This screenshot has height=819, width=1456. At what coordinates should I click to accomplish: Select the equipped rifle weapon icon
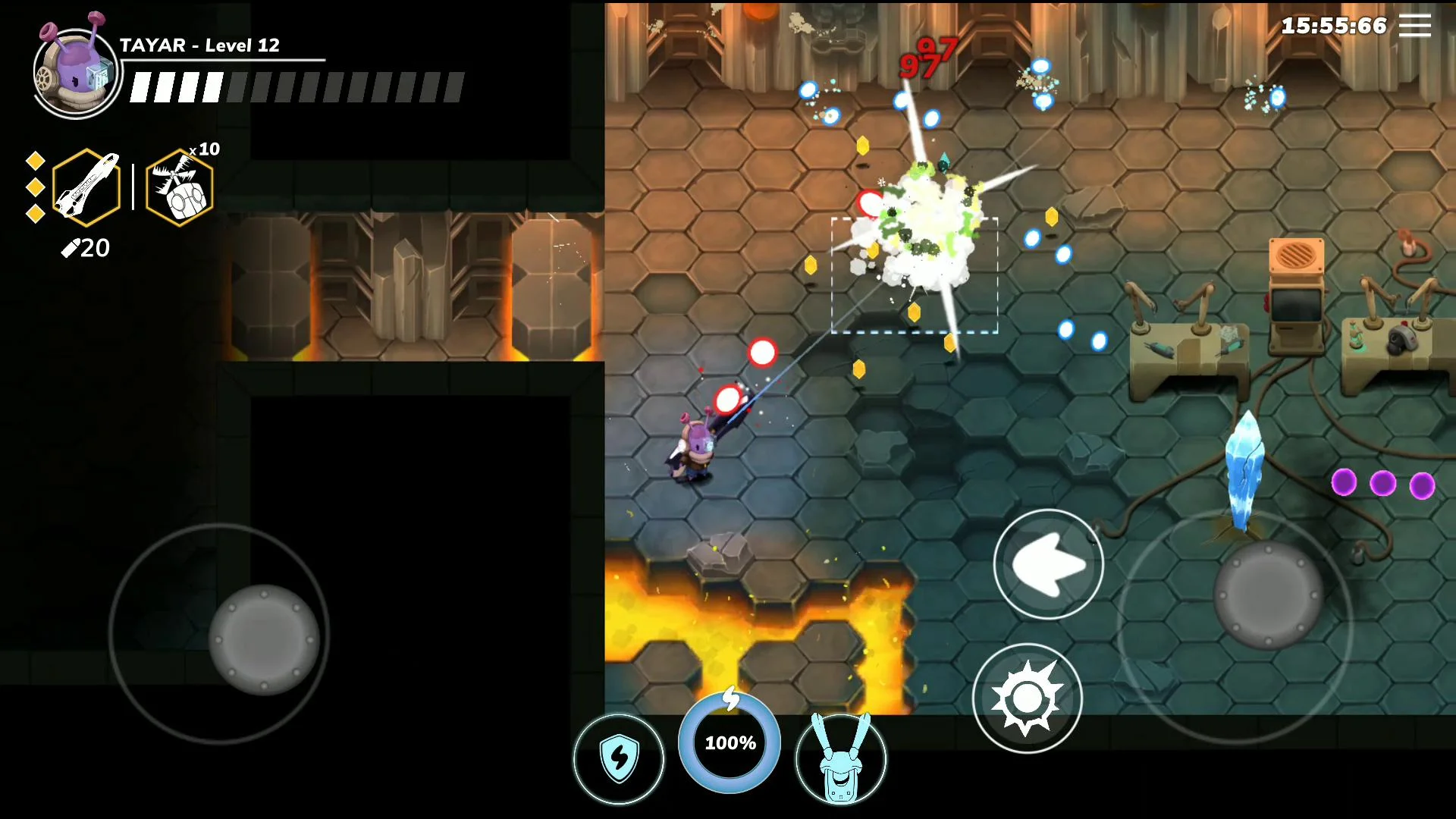click(85, 187)
